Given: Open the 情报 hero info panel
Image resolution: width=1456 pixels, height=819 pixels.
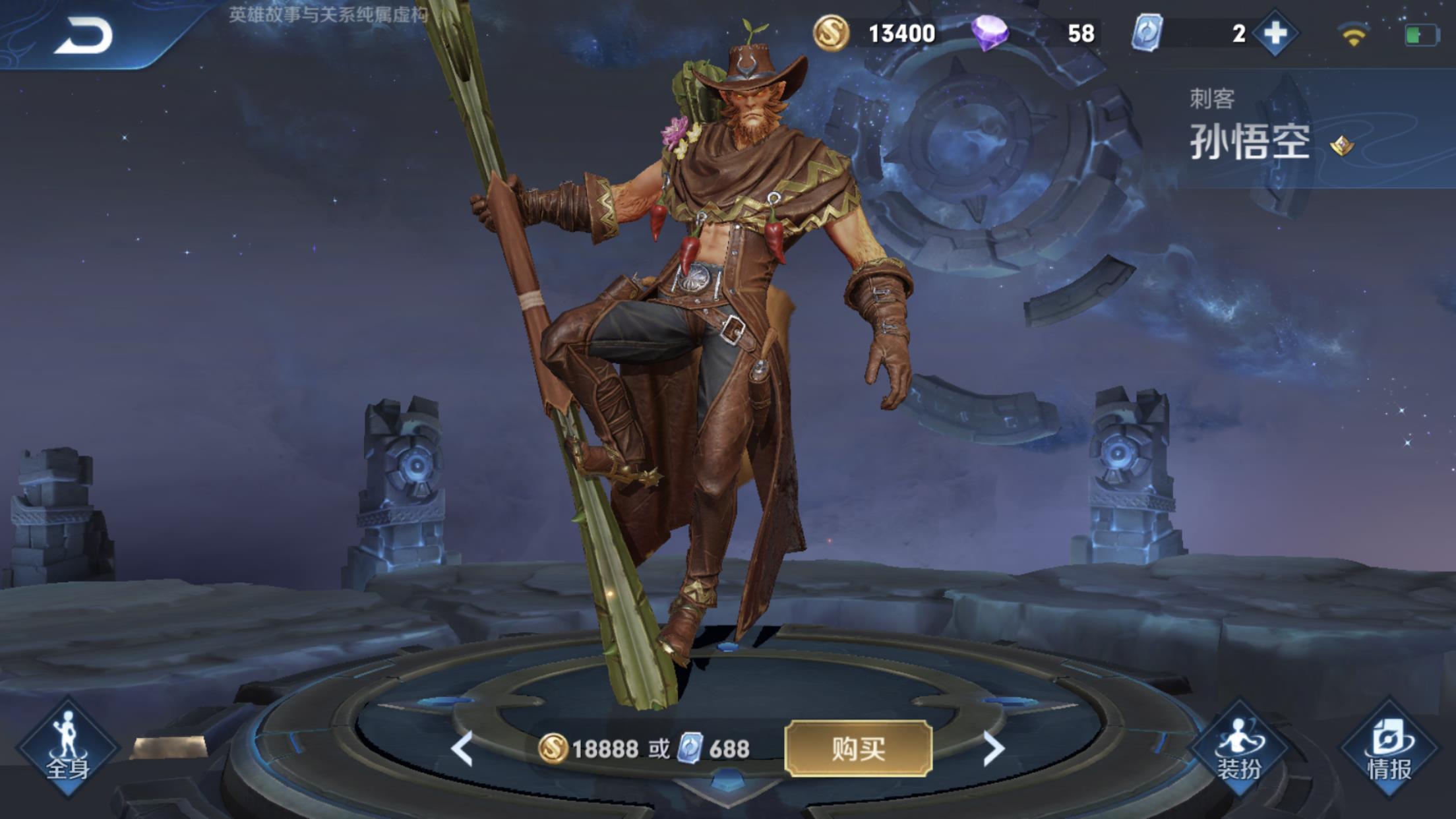Looking at the screenshot, I should point(1389,748).
